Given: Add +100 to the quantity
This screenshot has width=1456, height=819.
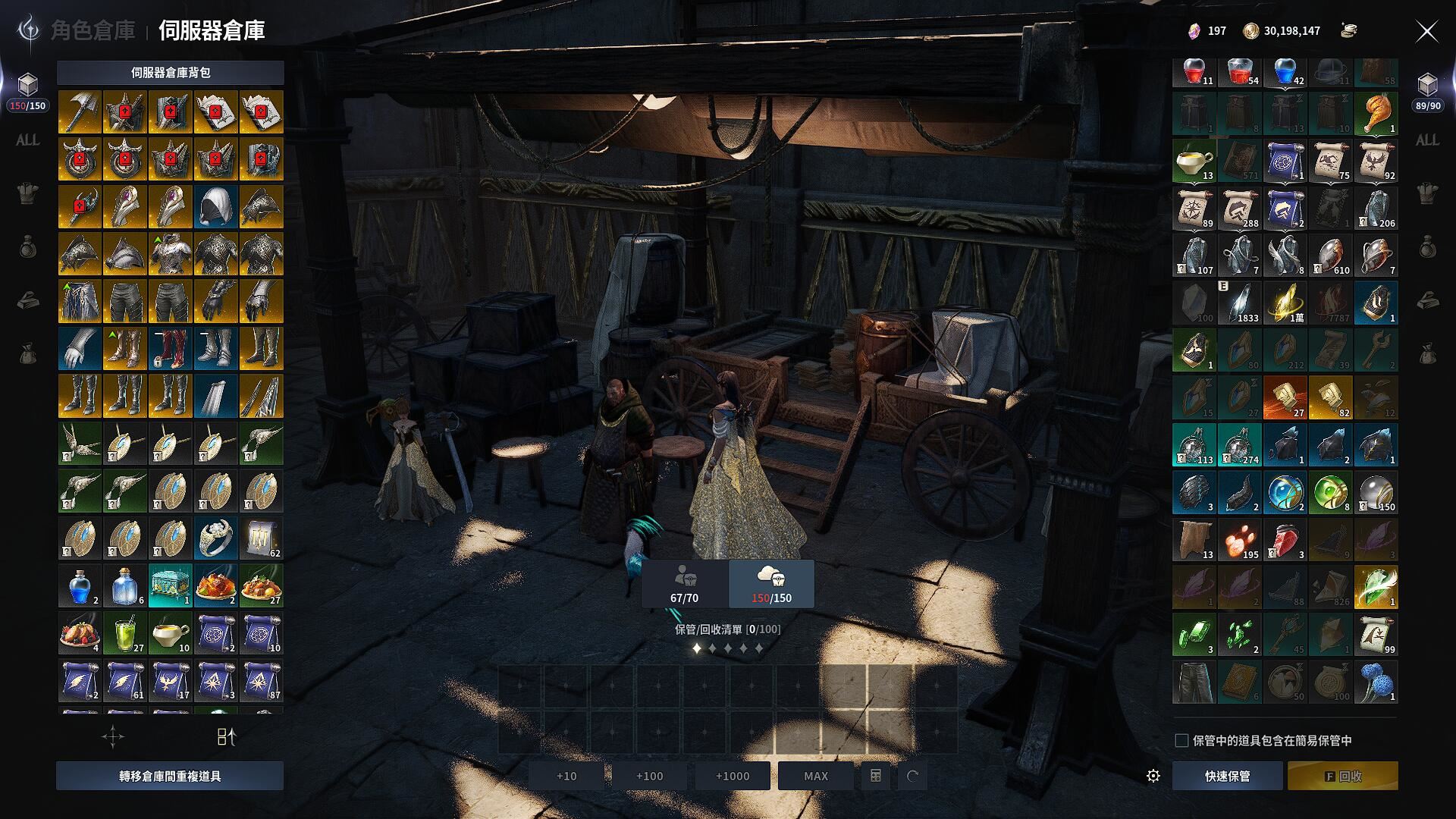Looking at the screenshot, I should (649, 776).
